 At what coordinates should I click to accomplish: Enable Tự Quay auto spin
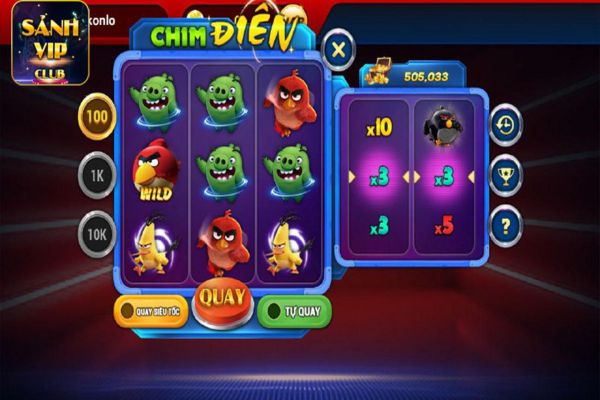[294, 311]
